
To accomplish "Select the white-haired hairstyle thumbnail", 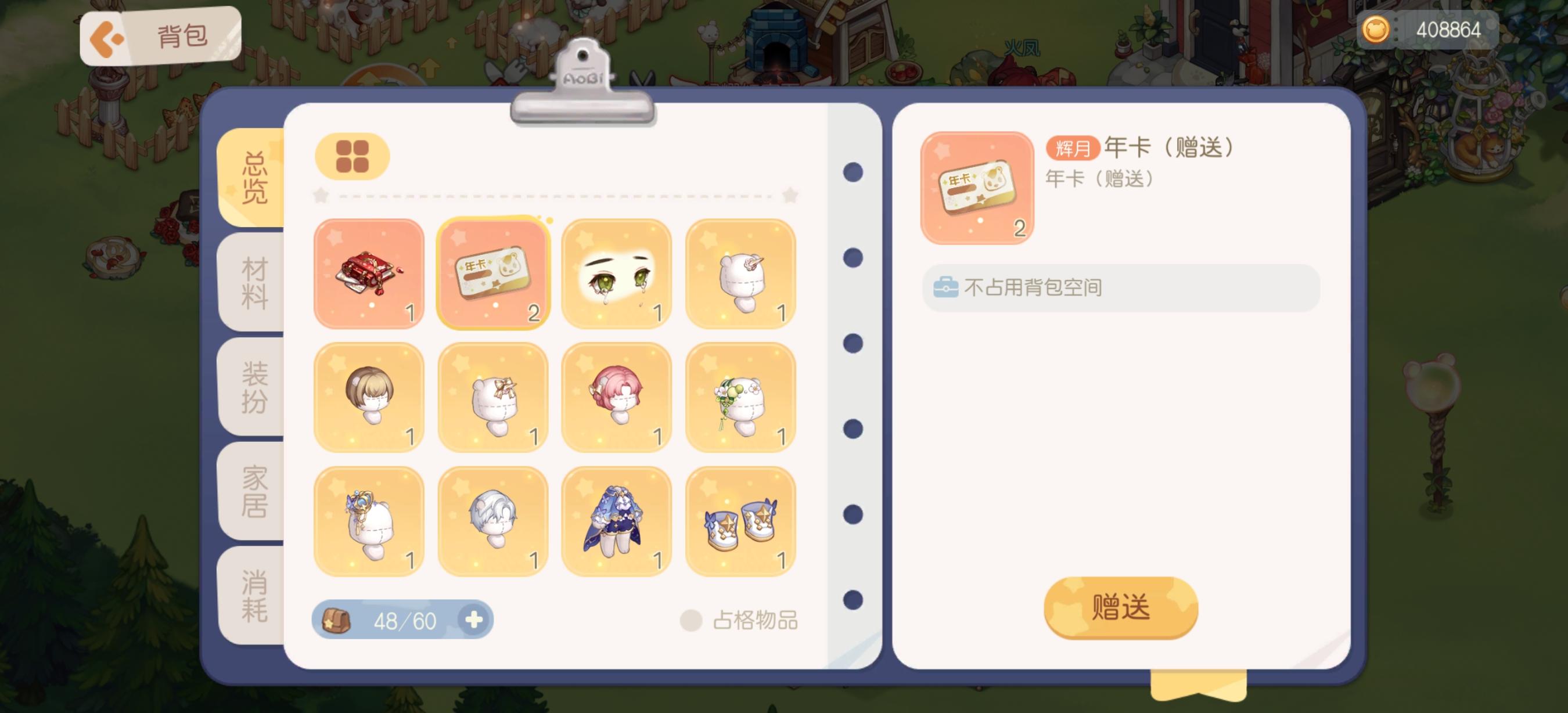I will pyautogui.click(x=493, y=520).
